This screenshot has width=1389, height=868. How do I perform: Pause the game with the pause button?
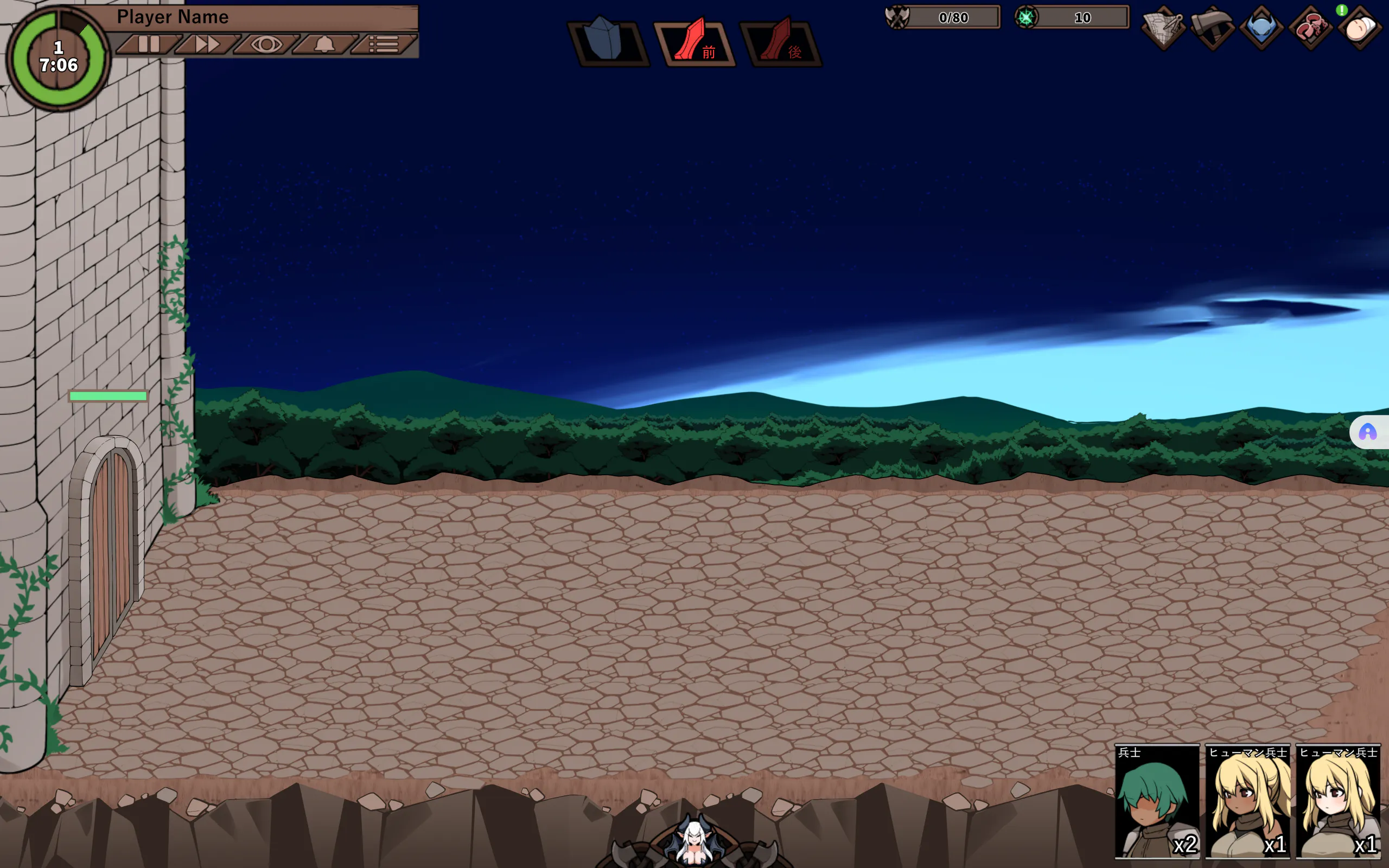149,44
